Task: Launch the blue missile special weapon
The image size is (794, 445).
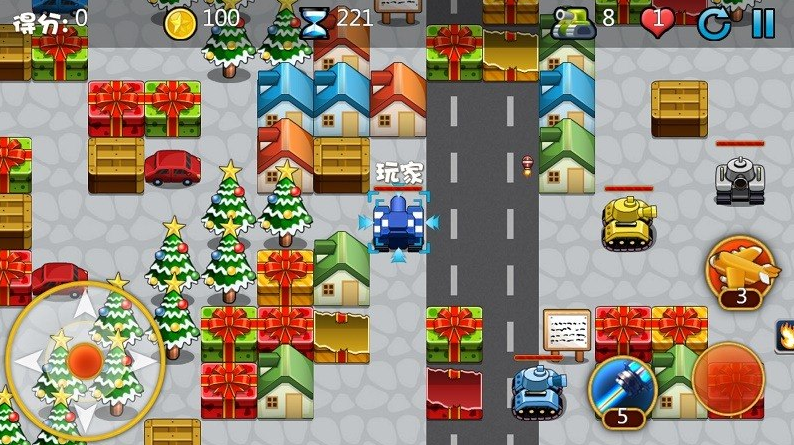Action: 622,390
